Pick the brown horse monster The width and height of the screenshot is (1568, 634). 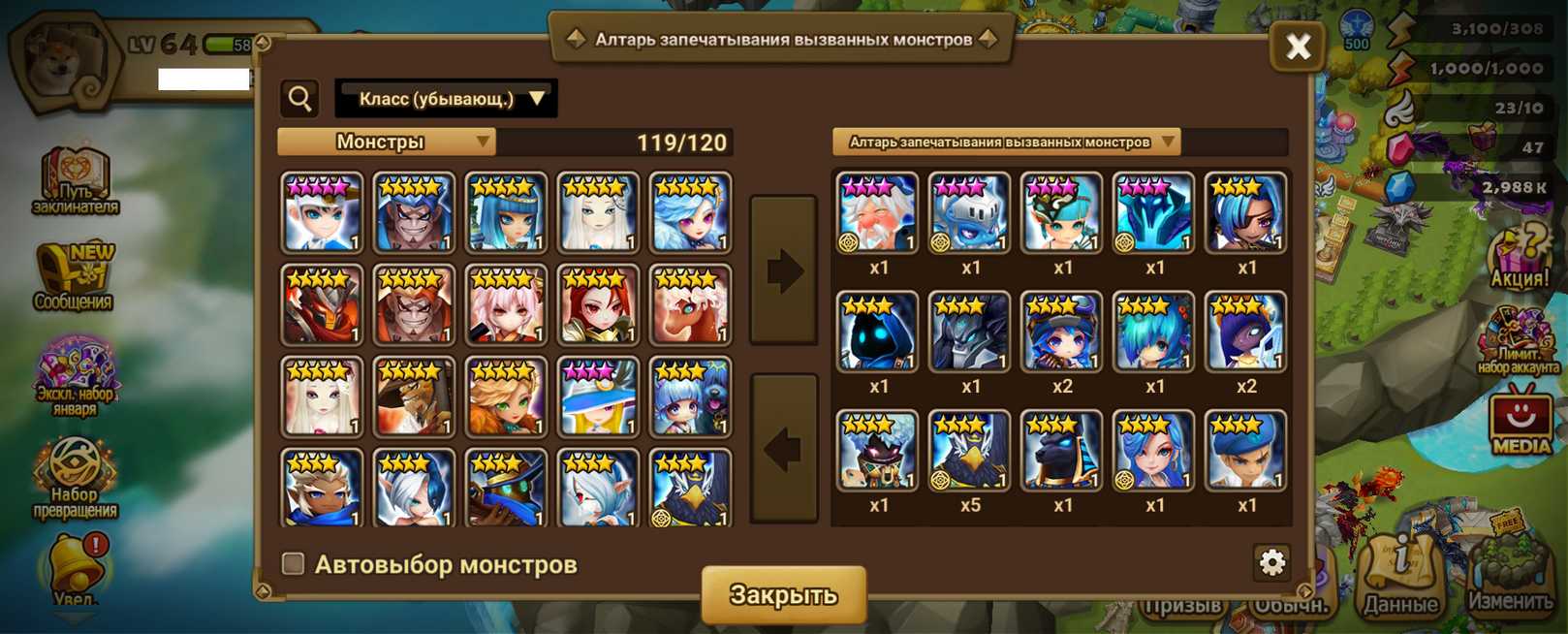tap(690, 305)
